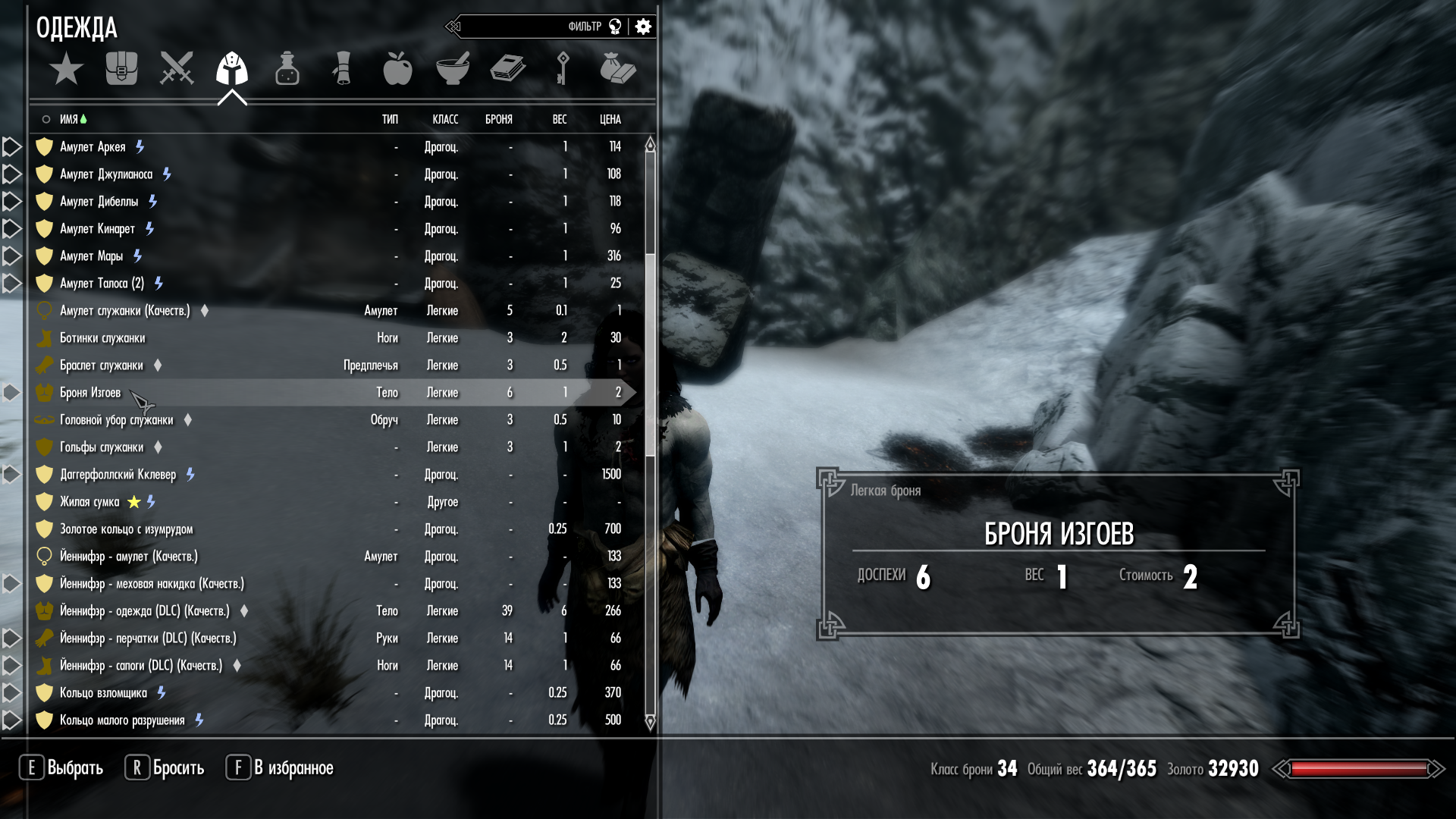Switch to the weapons crossed-swords tab
Screen dimensions: 1456x819
[177, 69]
